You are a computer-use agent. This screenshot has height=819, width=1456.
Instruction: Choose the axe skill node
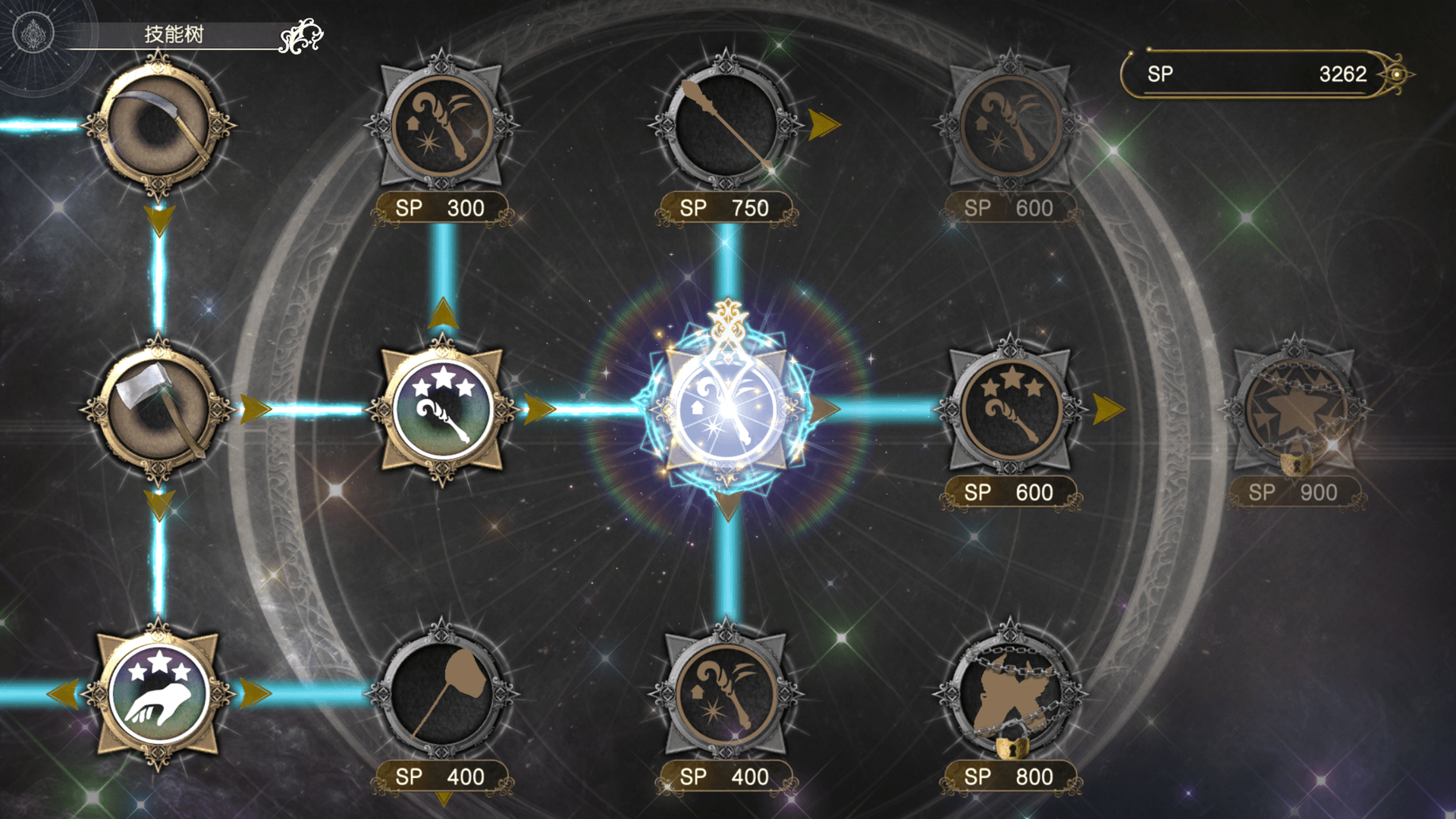point(158,409)
